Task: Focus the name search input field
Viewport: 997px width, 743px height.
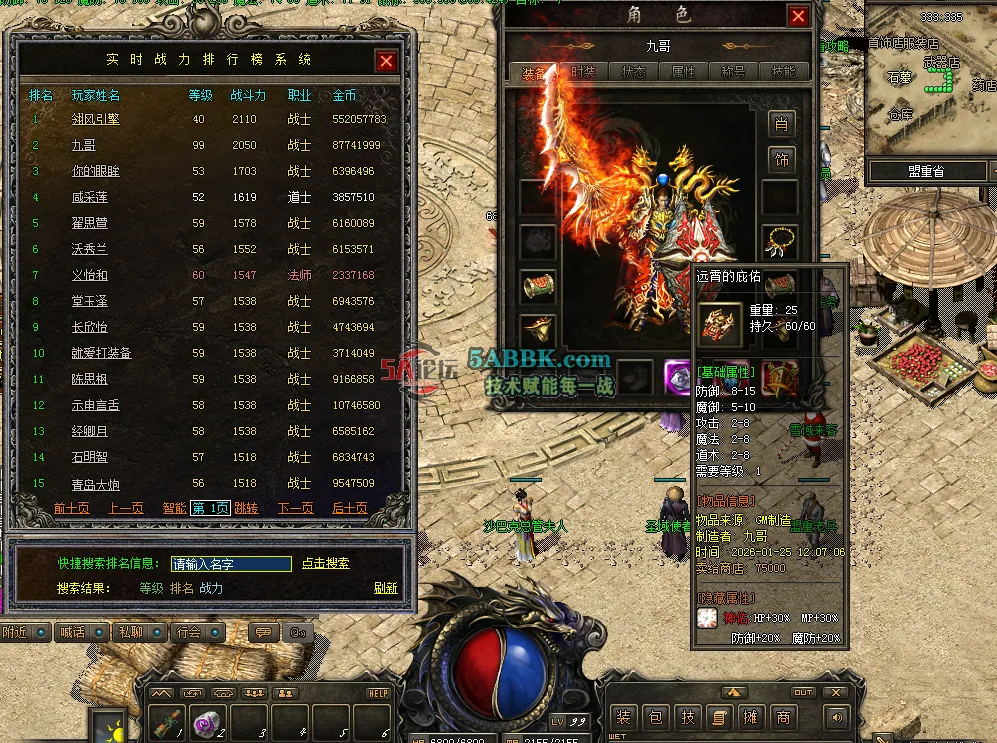Action: (x=231, y=564)
